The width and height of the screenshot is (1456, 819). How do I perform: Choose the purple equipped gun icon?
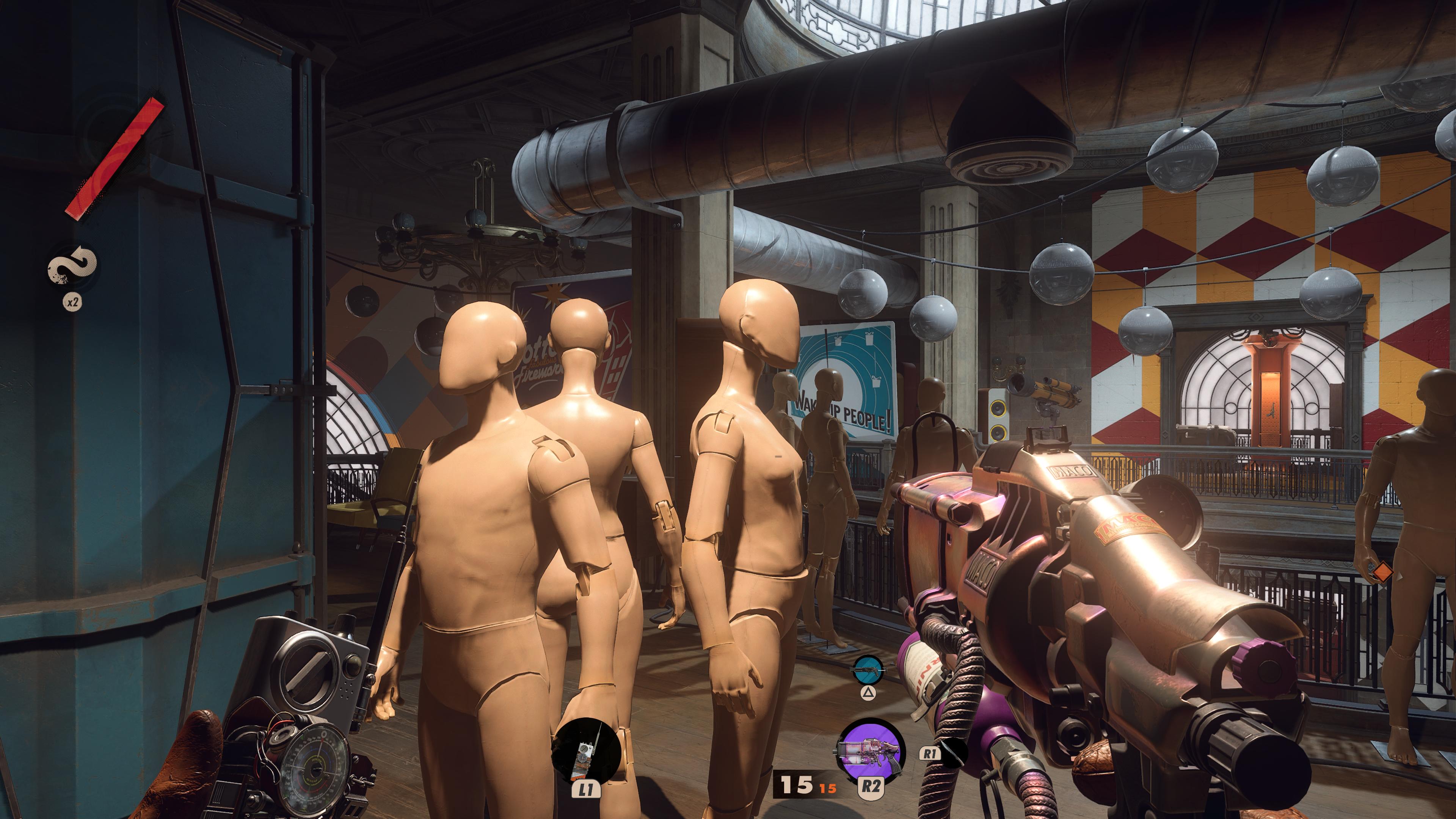[869, 750]
